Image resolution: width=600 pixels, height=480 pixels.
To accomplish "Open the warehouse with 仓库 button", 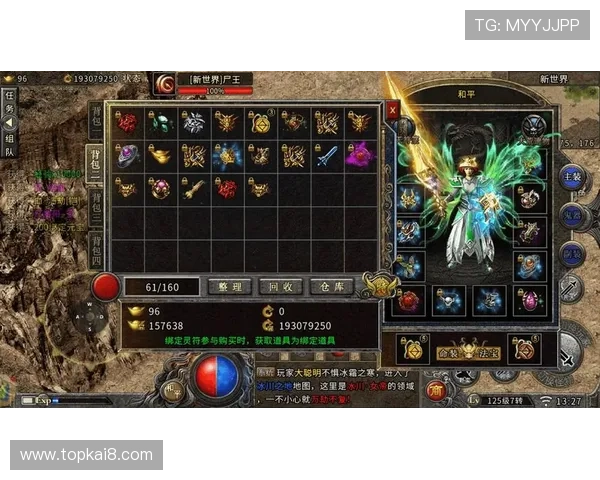I will [x=332, y=287].
